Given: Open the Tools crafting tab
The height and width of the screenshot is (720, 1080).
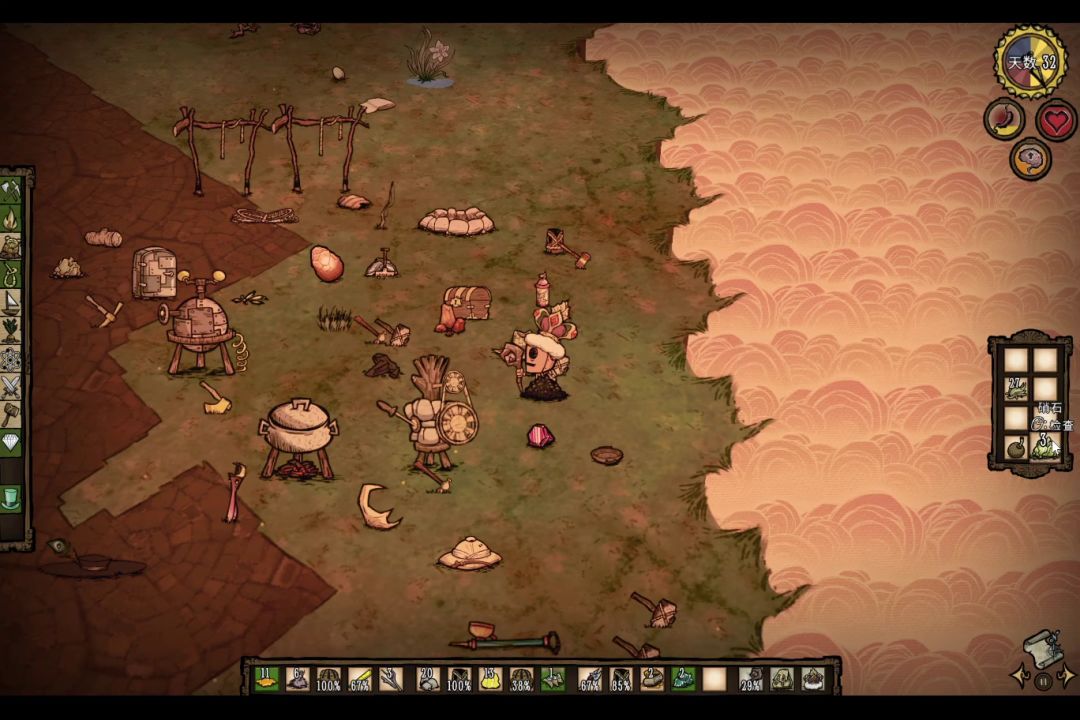Looking at the screenshot, I should click(11, 189).
